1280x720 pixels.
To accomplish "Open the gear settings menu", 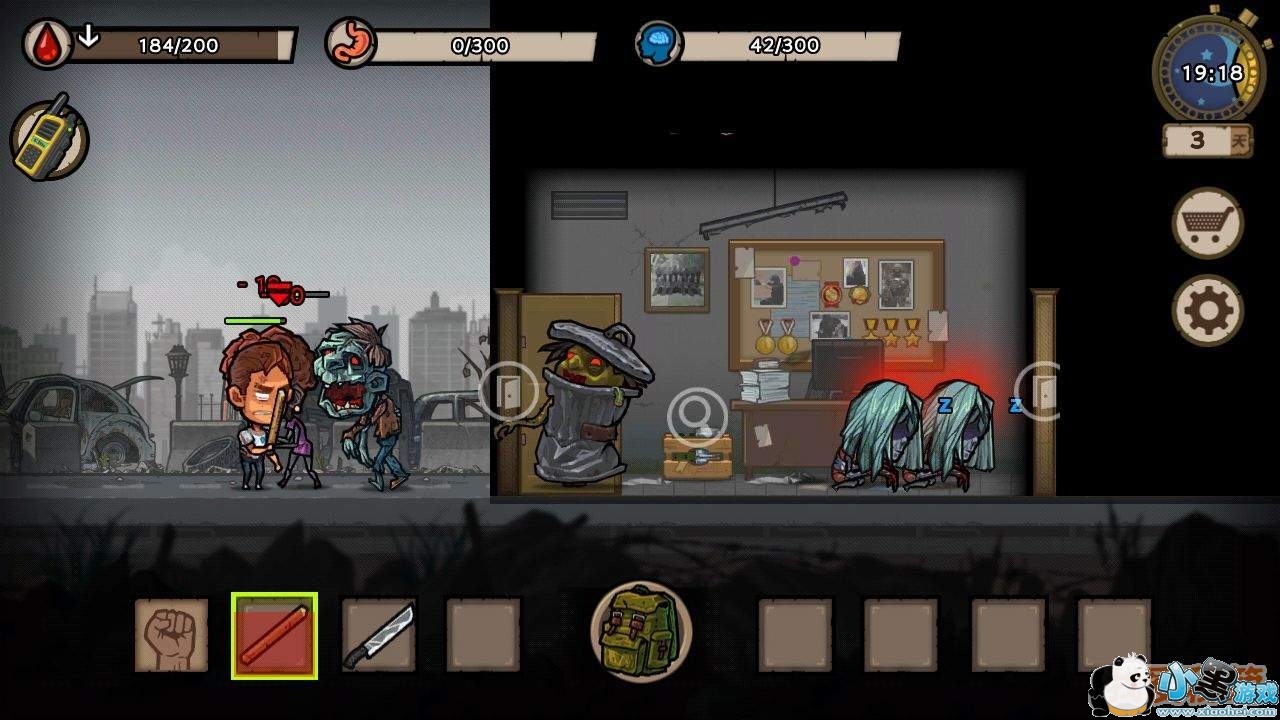I will [x=1207, y=311].
